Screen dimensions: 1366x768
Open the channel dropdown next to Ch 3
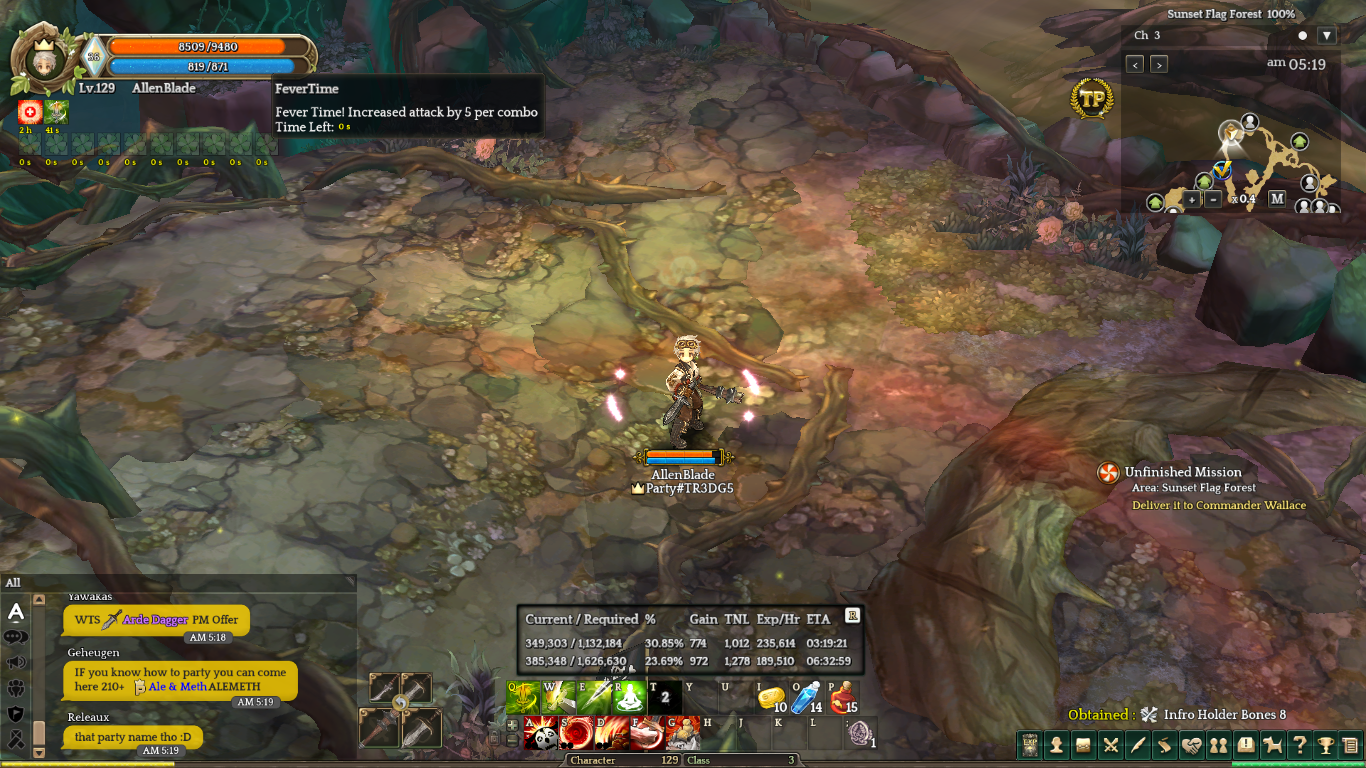click(x=1326, y=36)
